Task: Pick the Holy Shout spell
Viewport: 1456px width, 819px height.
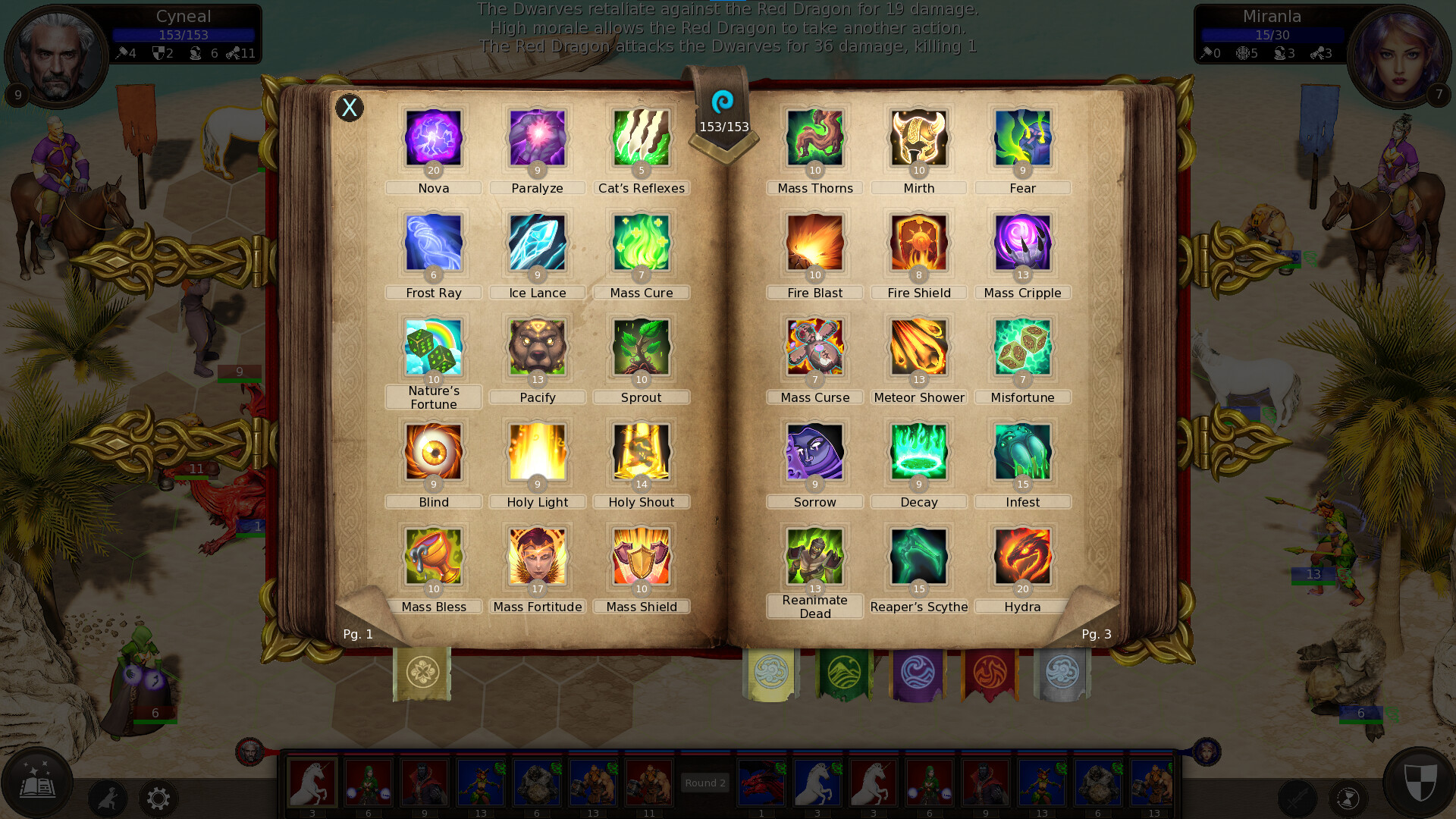Action: click(x=642, y=453)
